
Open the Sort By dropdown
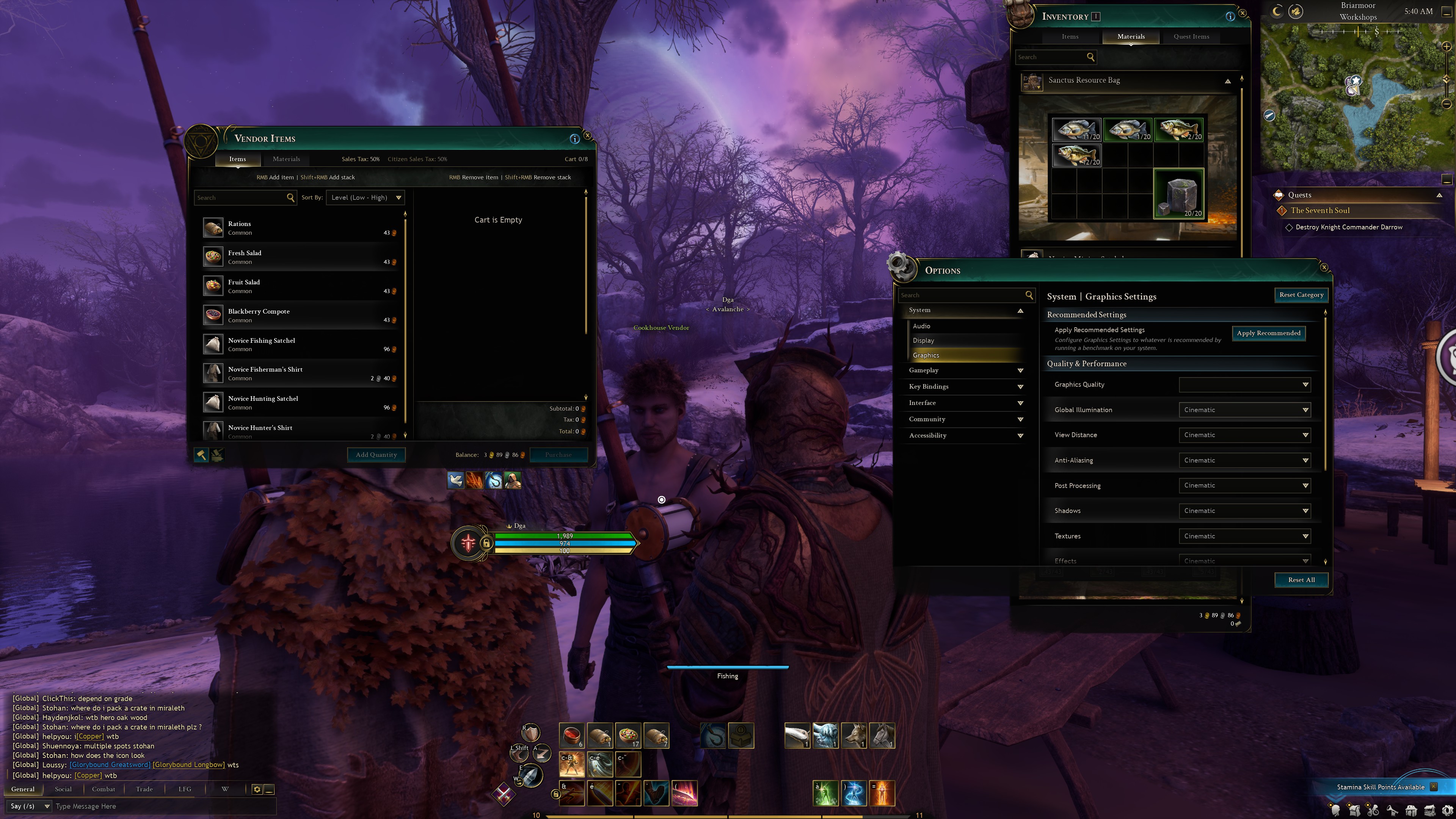(365, 197)
